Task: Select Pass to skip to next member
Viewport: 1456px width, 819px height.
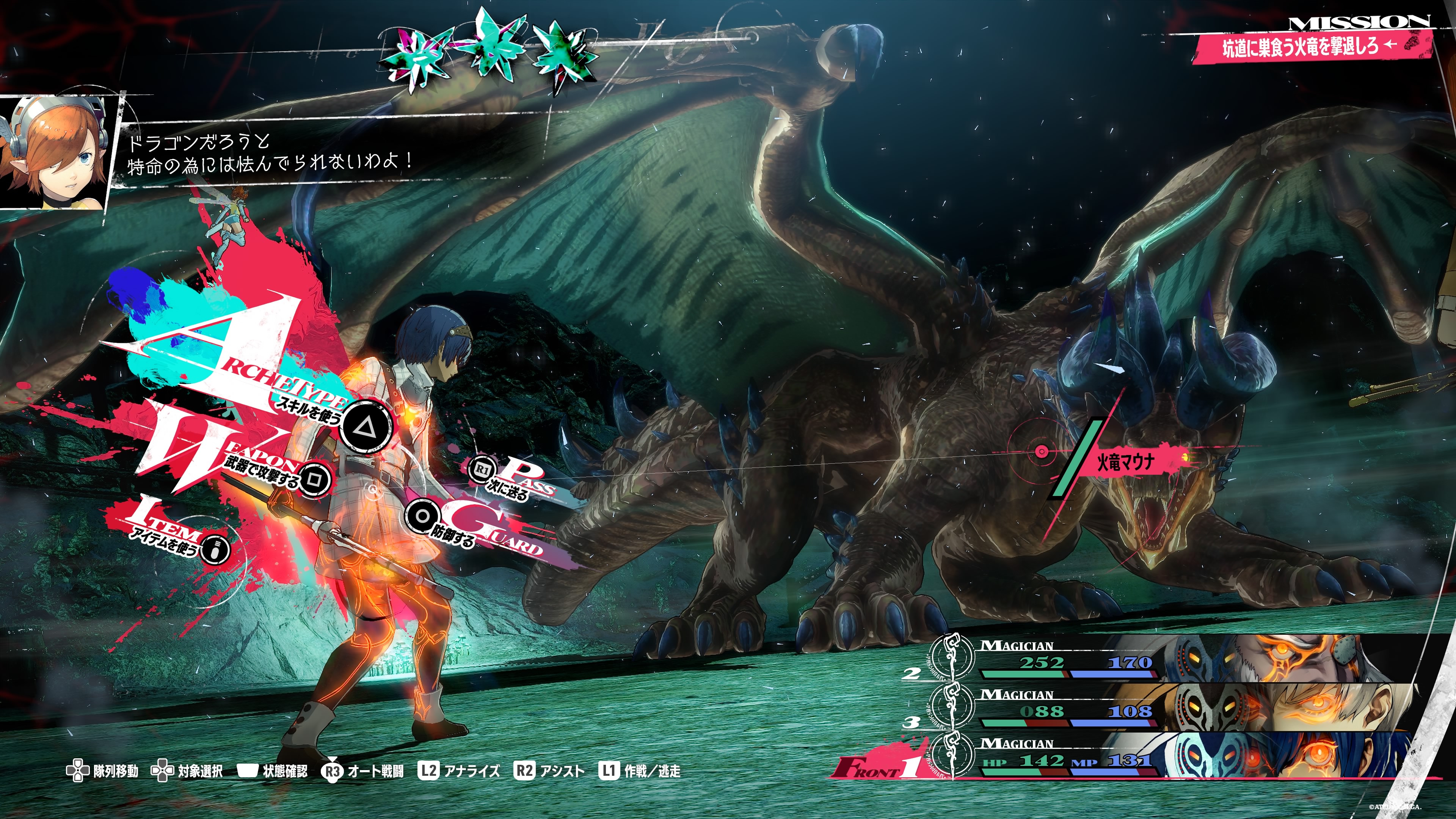Action: 482,469
